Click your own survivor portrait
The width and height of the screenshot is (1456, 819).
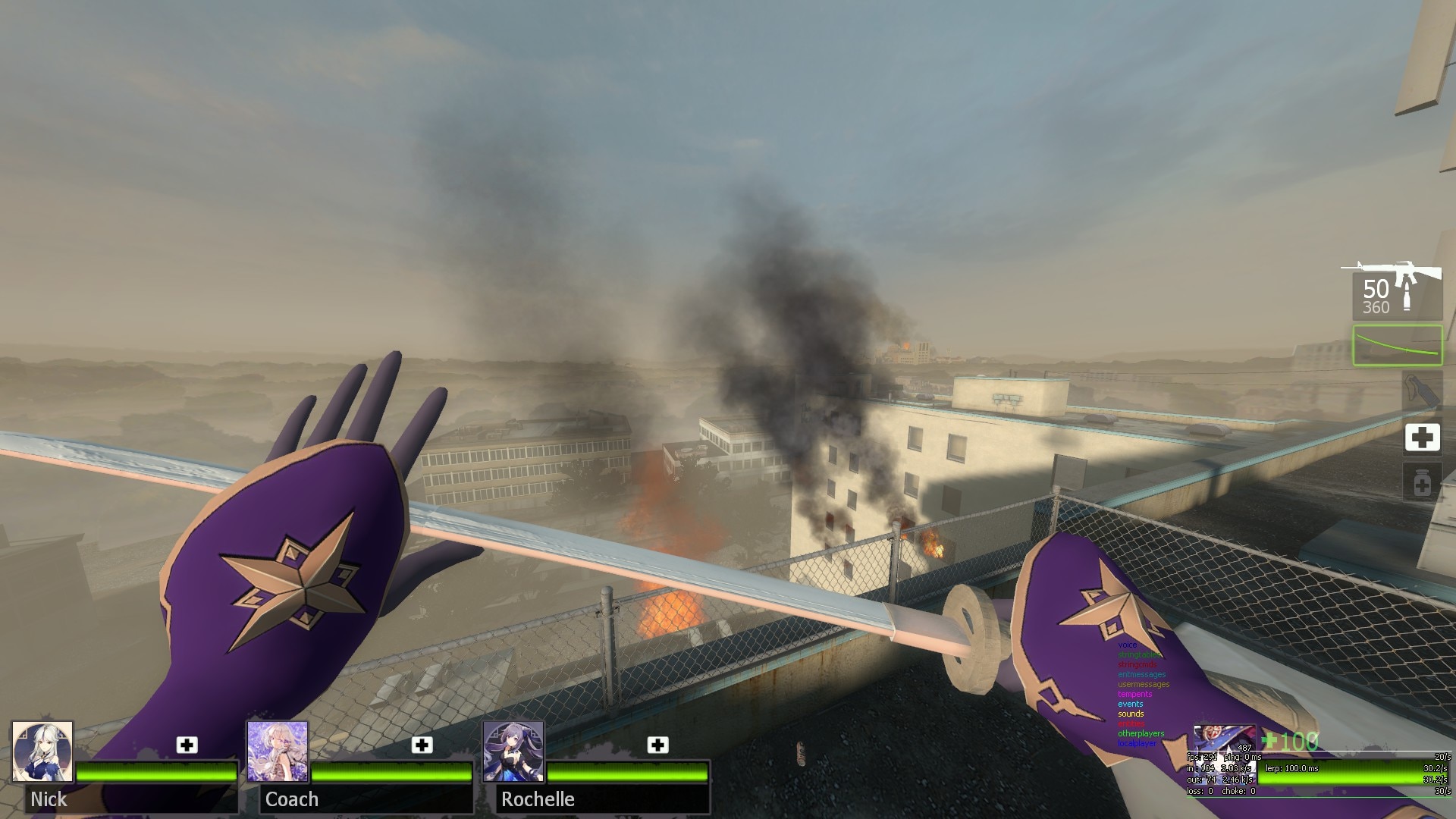point(1223,738)
